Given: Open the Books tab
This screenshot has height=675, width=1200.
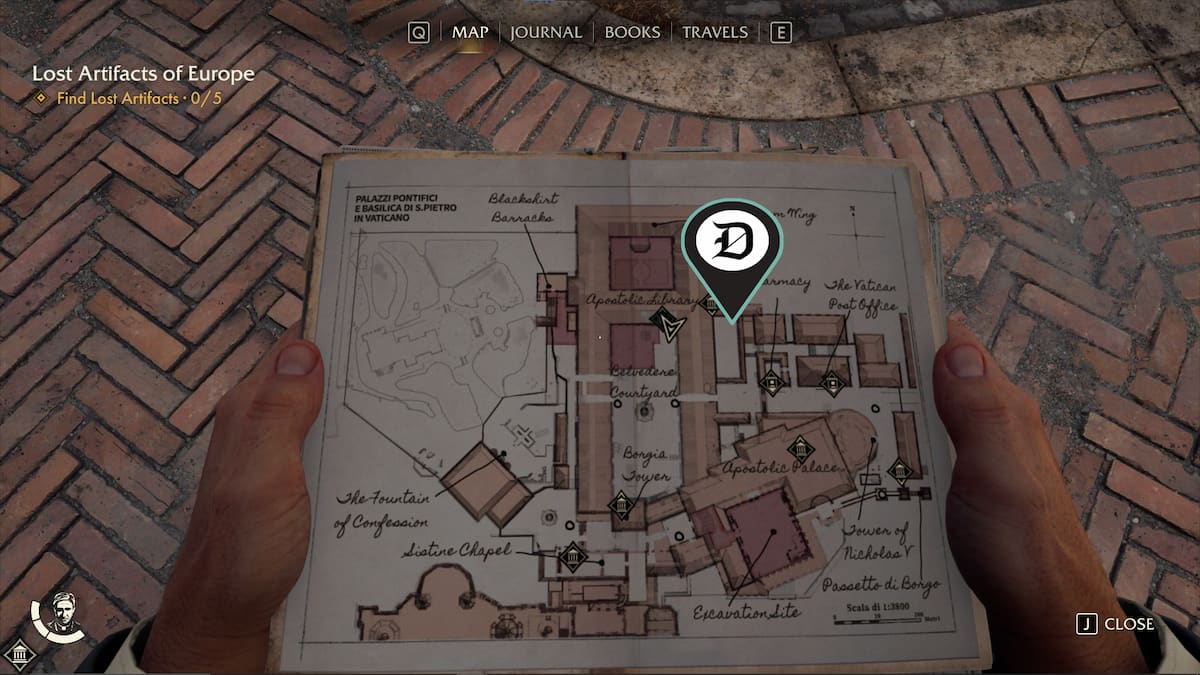Looking at the screenshot, I should click(x=632, y=32).
